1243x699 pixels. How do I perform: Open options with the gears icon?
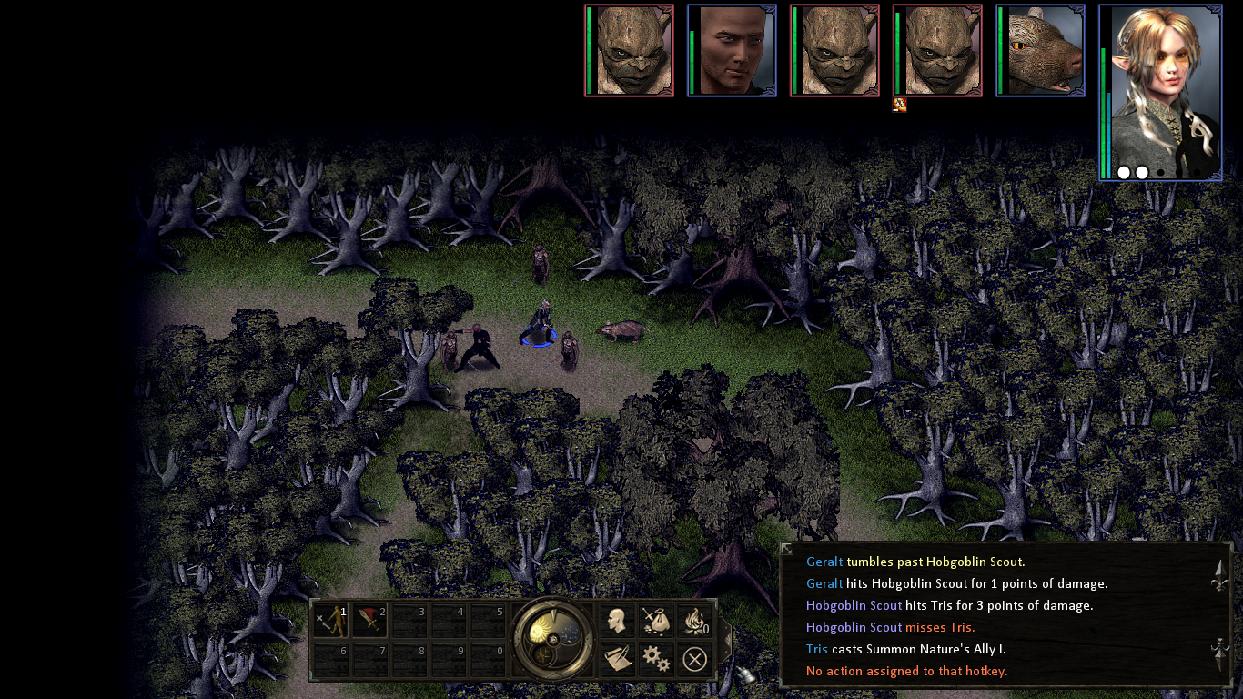coord(655,658)
